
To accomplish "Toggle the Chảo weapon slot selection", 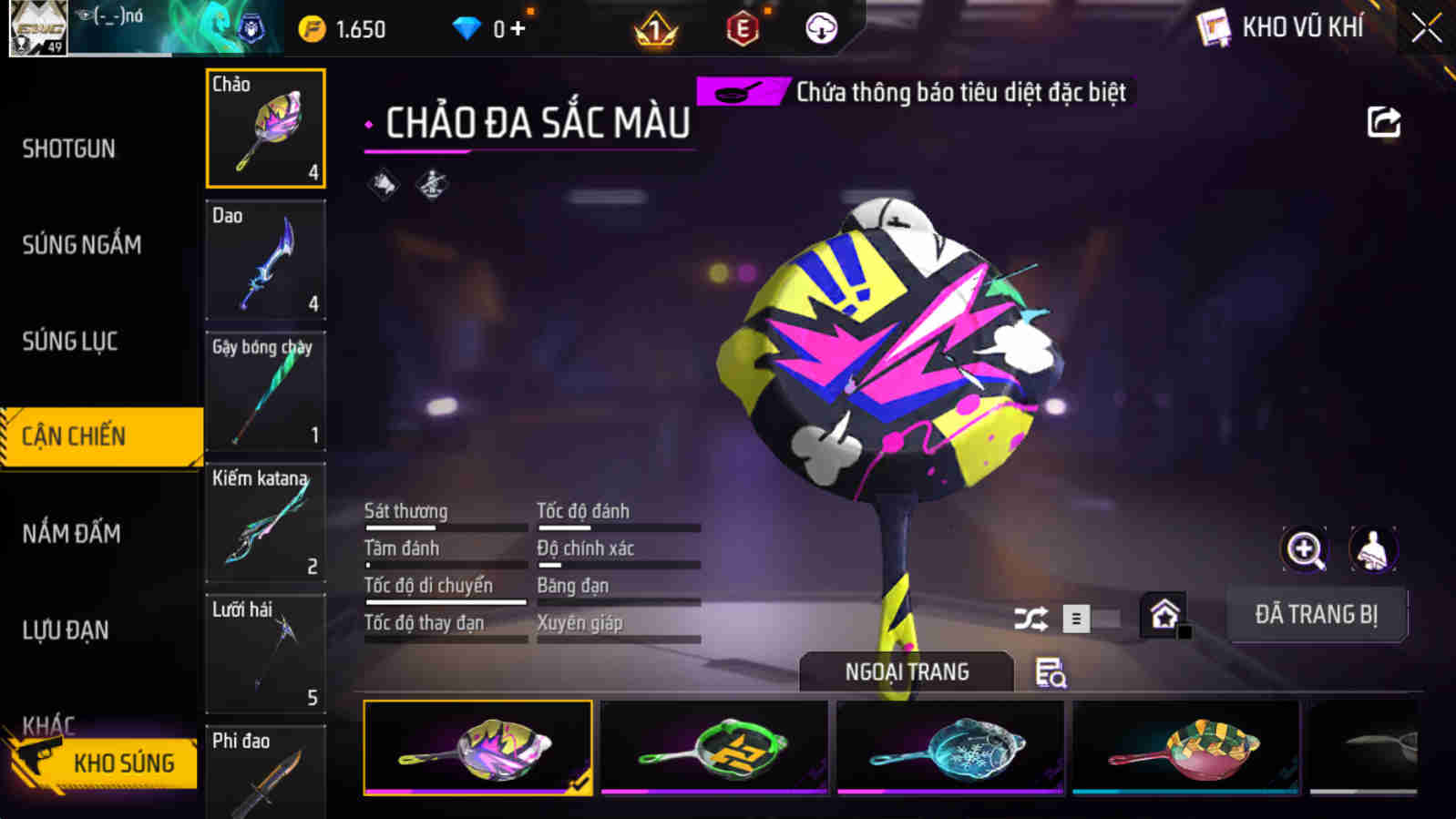I will 265,128.
